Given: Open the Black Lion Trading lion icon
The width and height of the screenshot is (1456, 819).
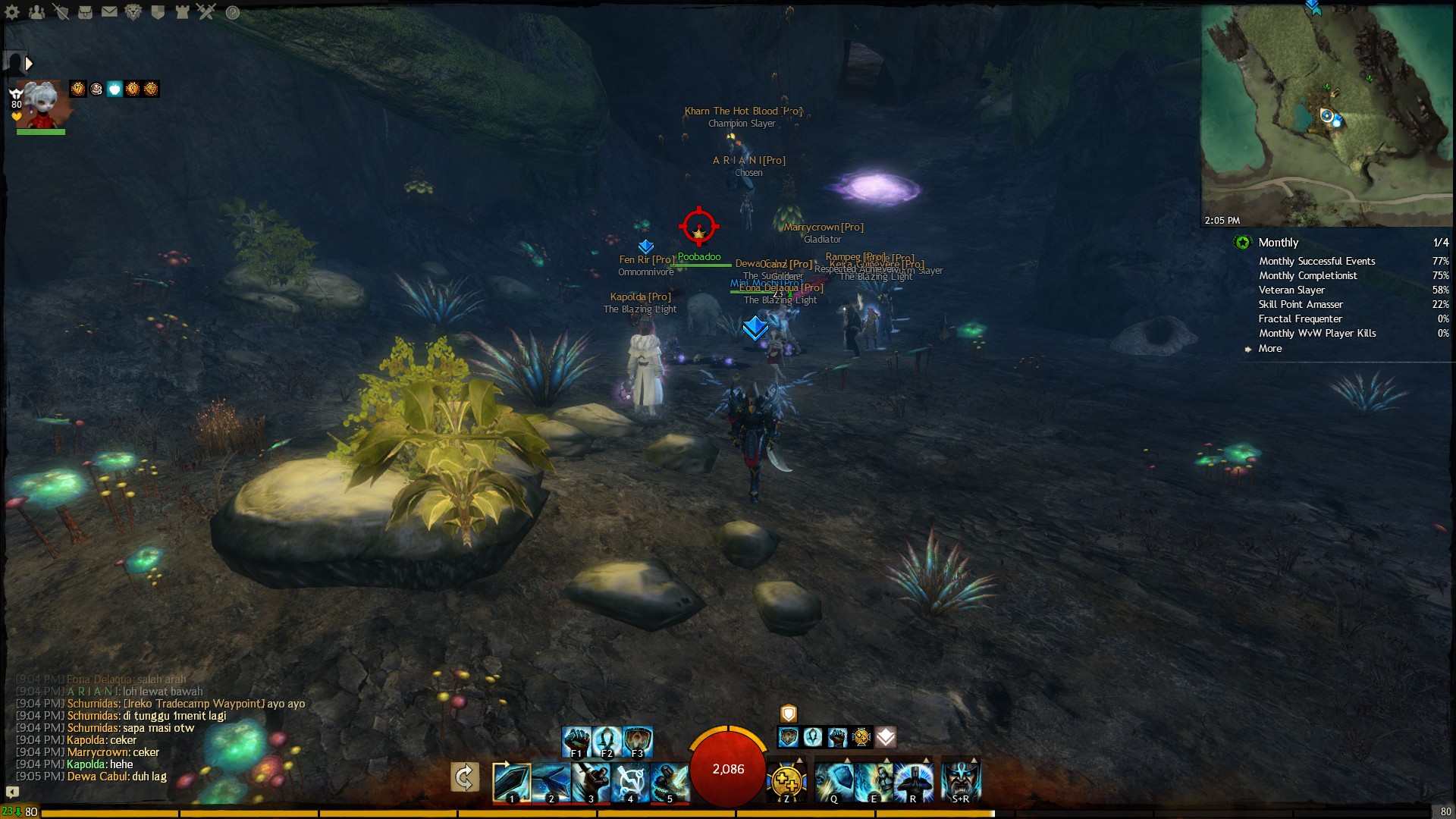Looking at the screenshot, I should click(133, 12).
